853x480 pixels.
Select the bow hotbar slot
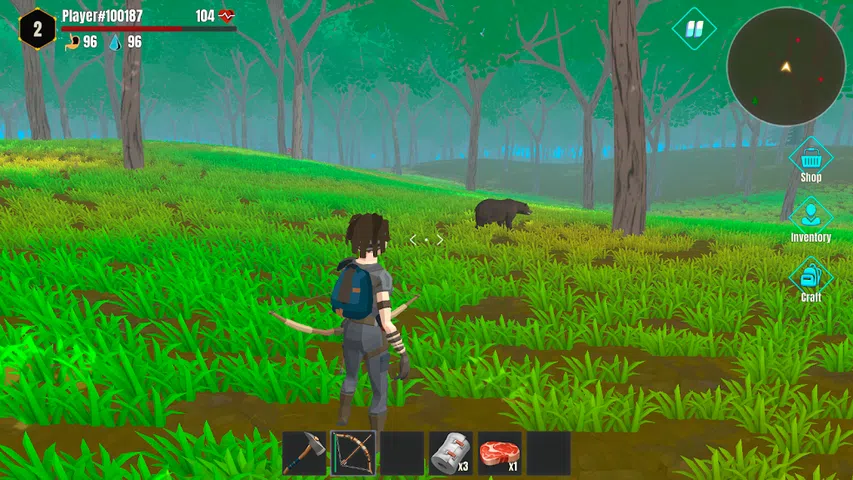[353, 453]
